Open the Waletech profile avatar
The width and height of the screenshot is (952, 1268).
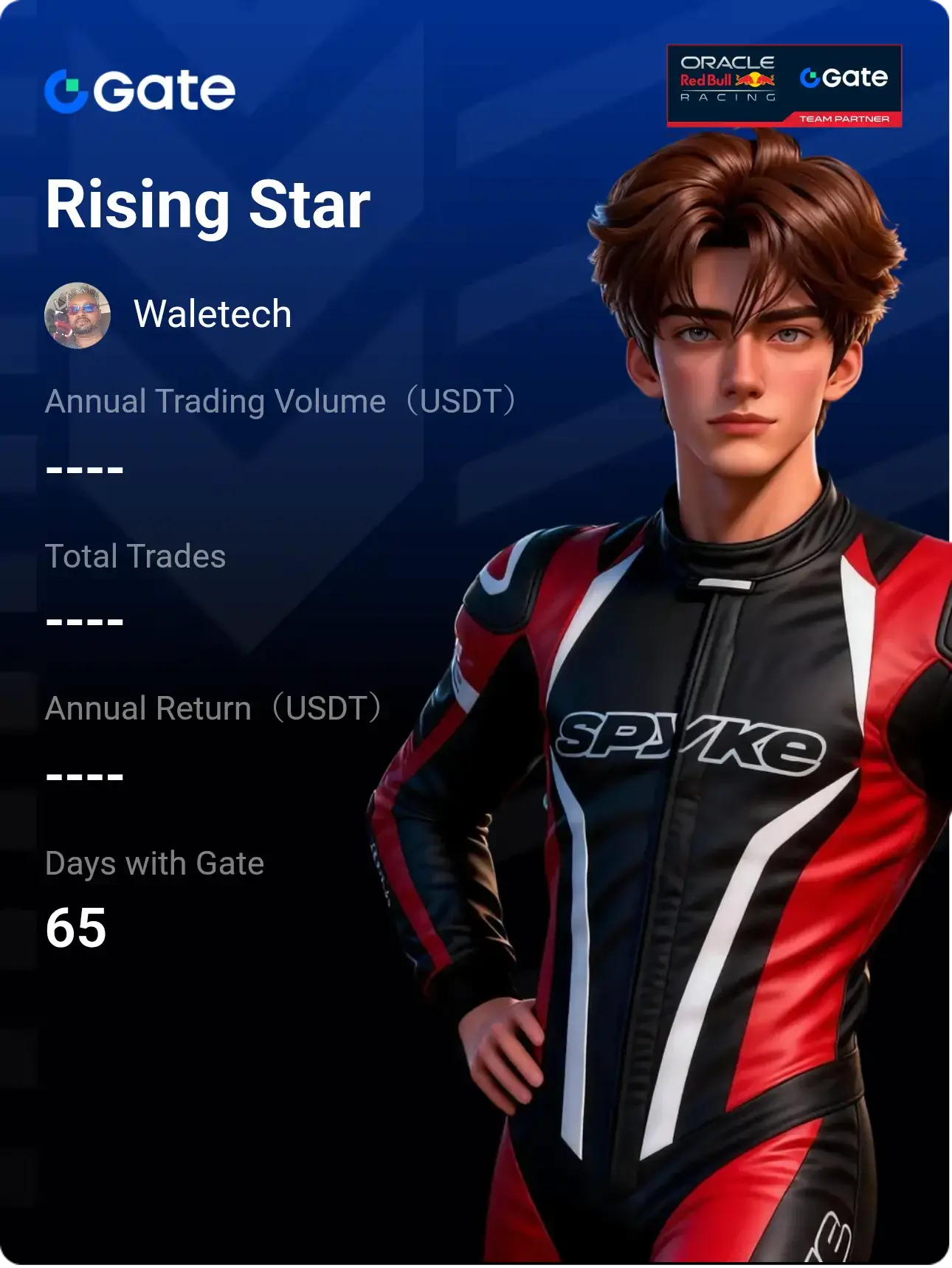coord(77,315)
